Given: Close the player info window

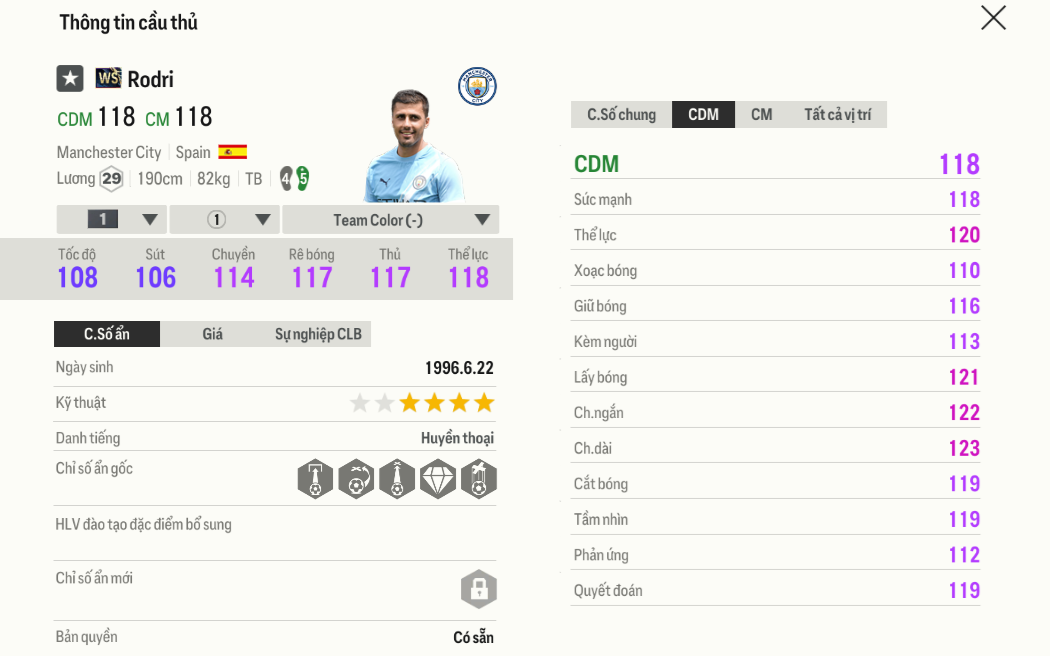Looking at the screenshot, I should [993, 18].
